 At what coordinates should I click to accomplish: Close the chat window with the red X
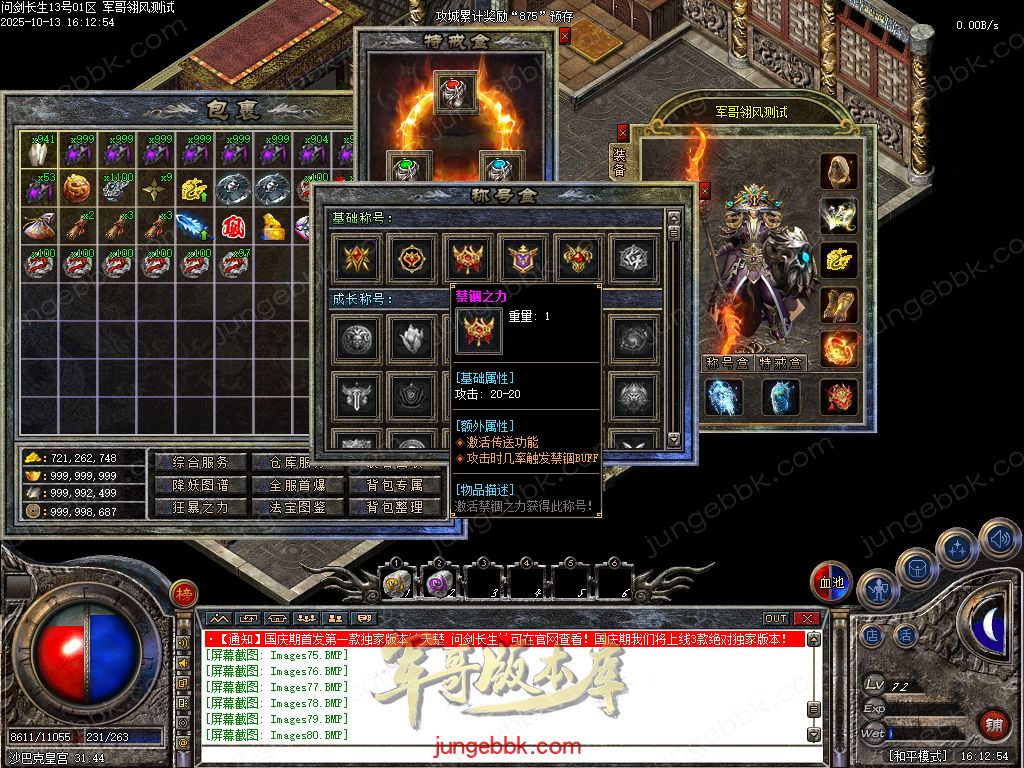[x=808, y=619]
